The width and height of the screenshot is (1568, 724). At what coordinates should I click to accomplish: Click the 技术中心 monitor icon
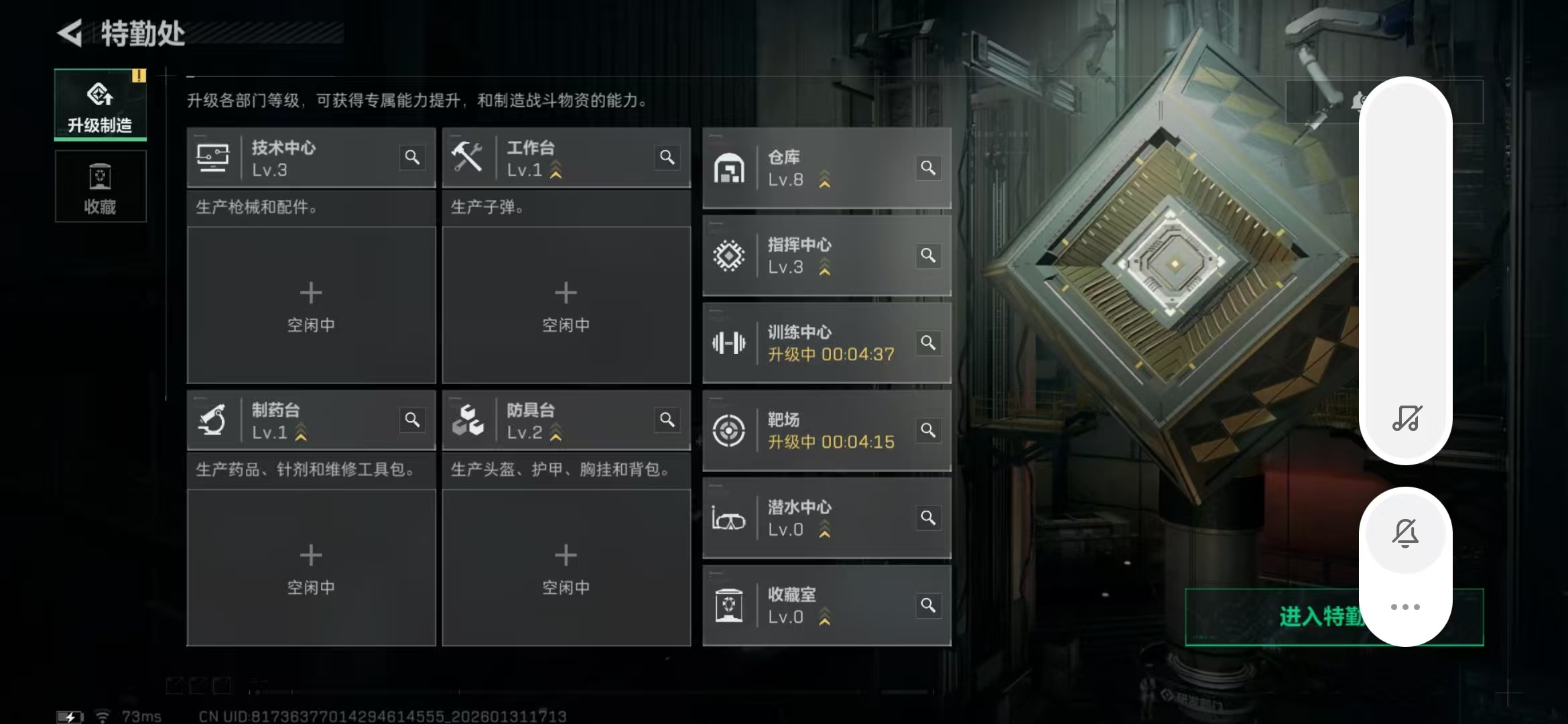(214, 158)
